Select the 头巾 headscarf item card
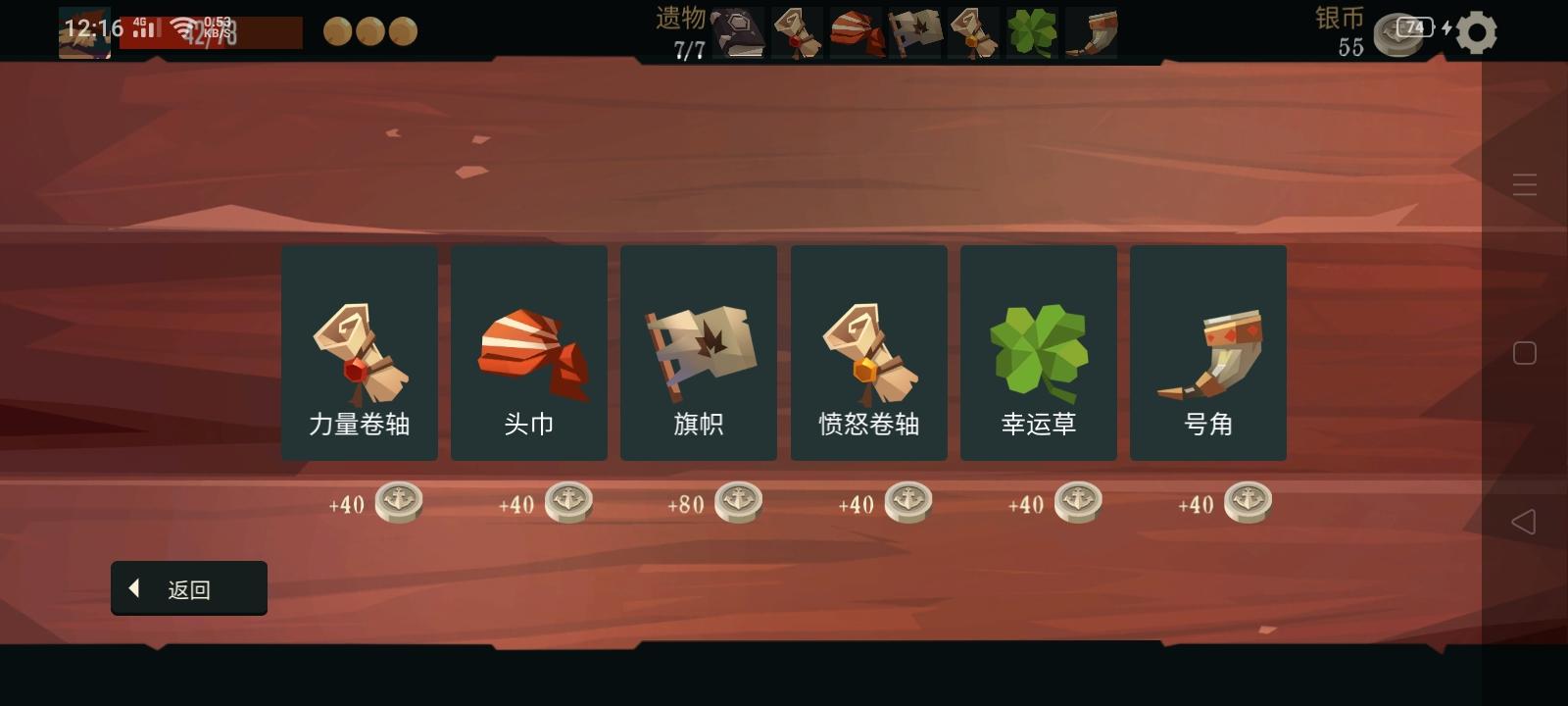 point(529,352)
